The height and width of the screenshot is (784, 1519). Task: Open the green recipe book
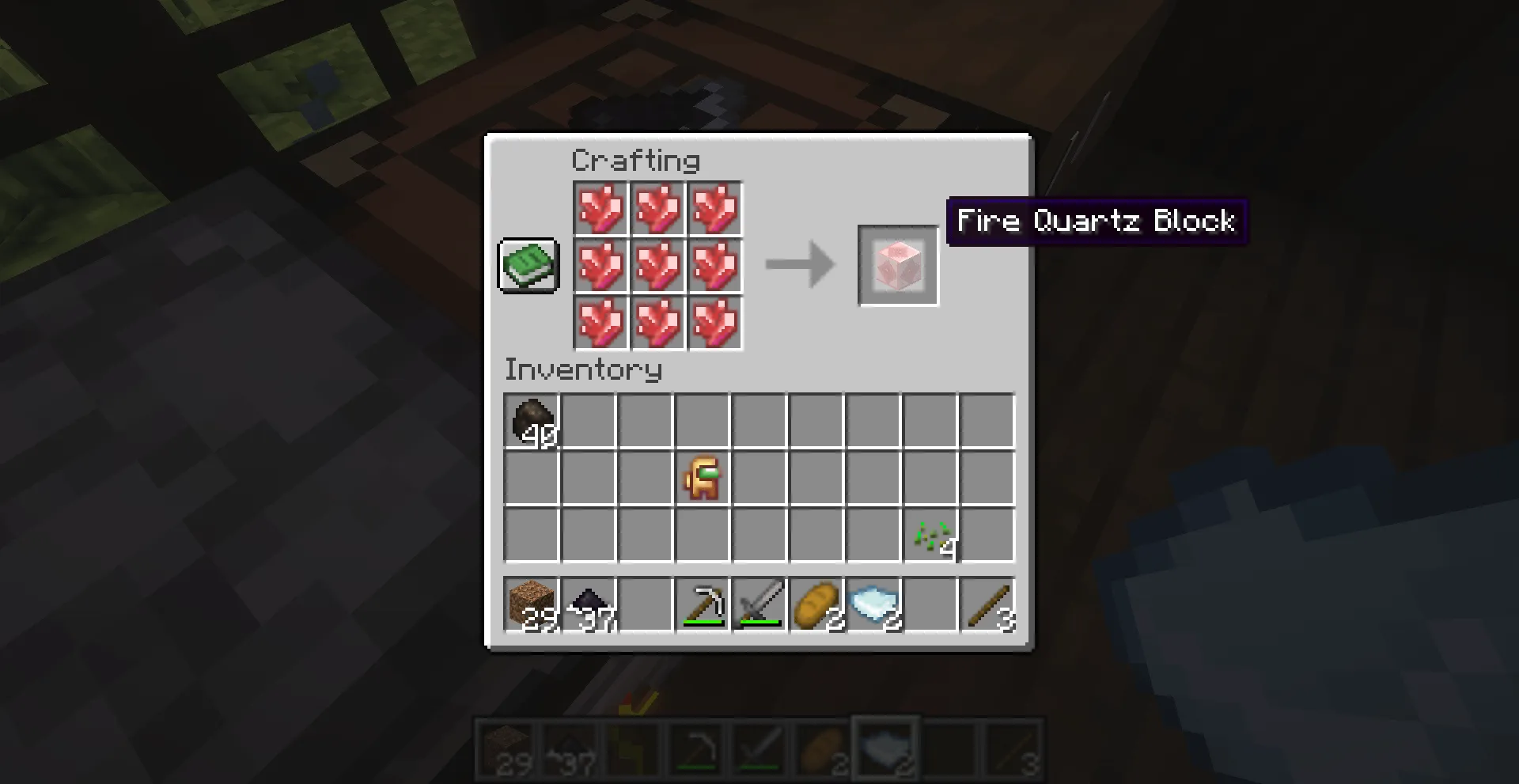(528, 266)
